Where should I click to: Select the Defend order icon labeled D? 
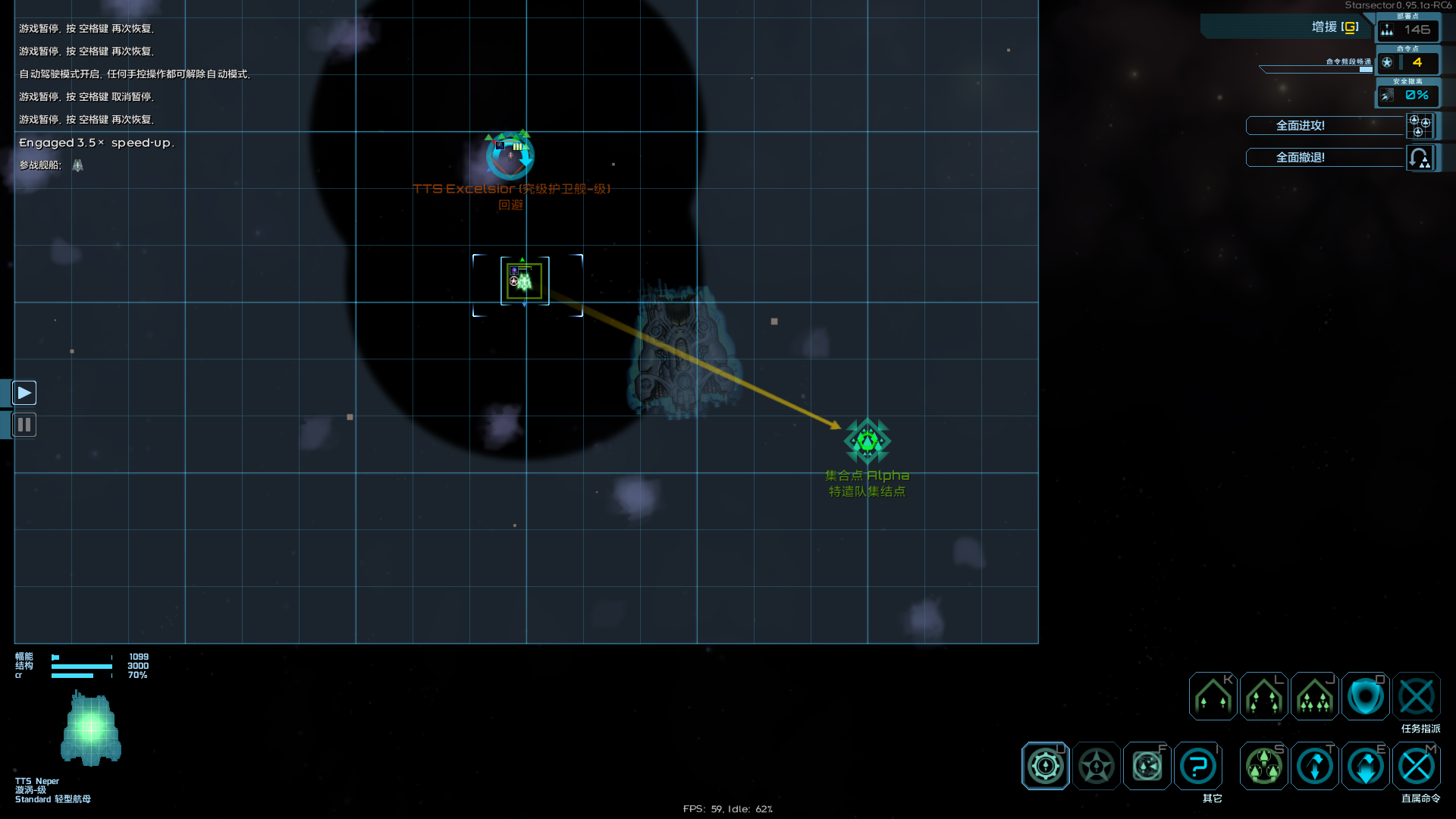(1365, 696)
